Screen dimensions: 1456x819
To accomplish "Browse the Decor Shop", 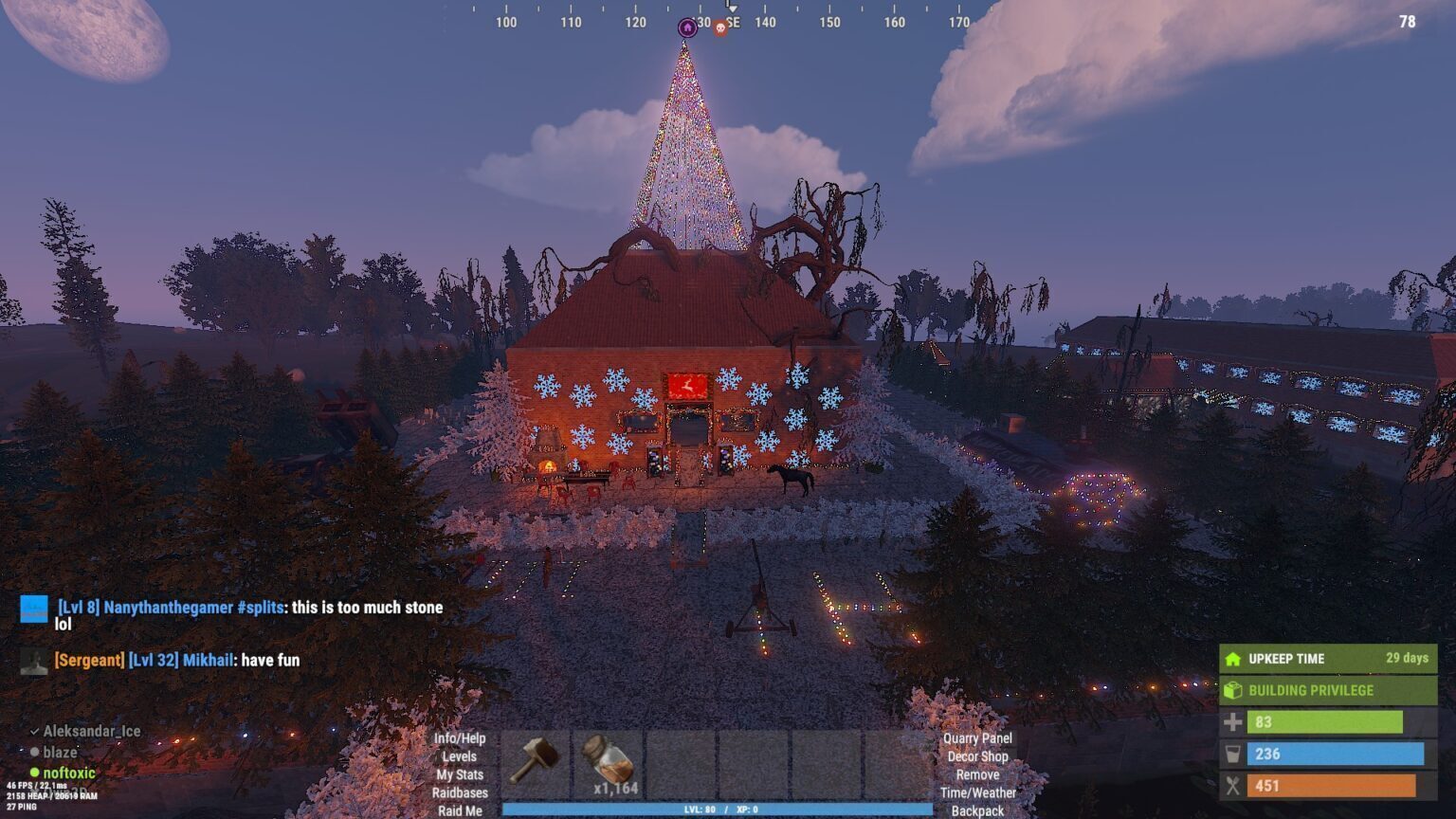I will 977,756.
